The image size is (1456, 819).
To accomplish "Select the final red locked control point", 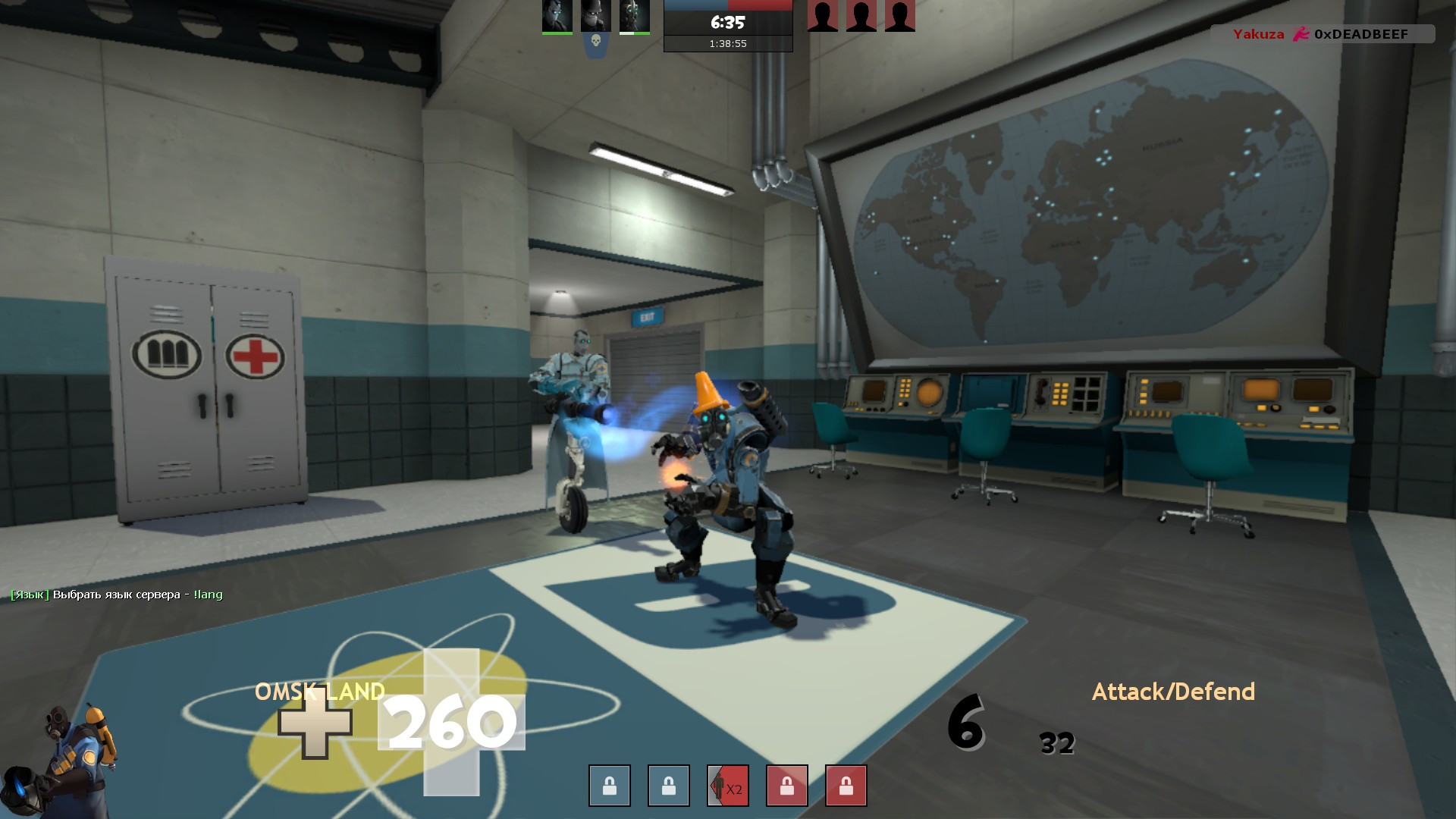I will [x=845, y=786].
